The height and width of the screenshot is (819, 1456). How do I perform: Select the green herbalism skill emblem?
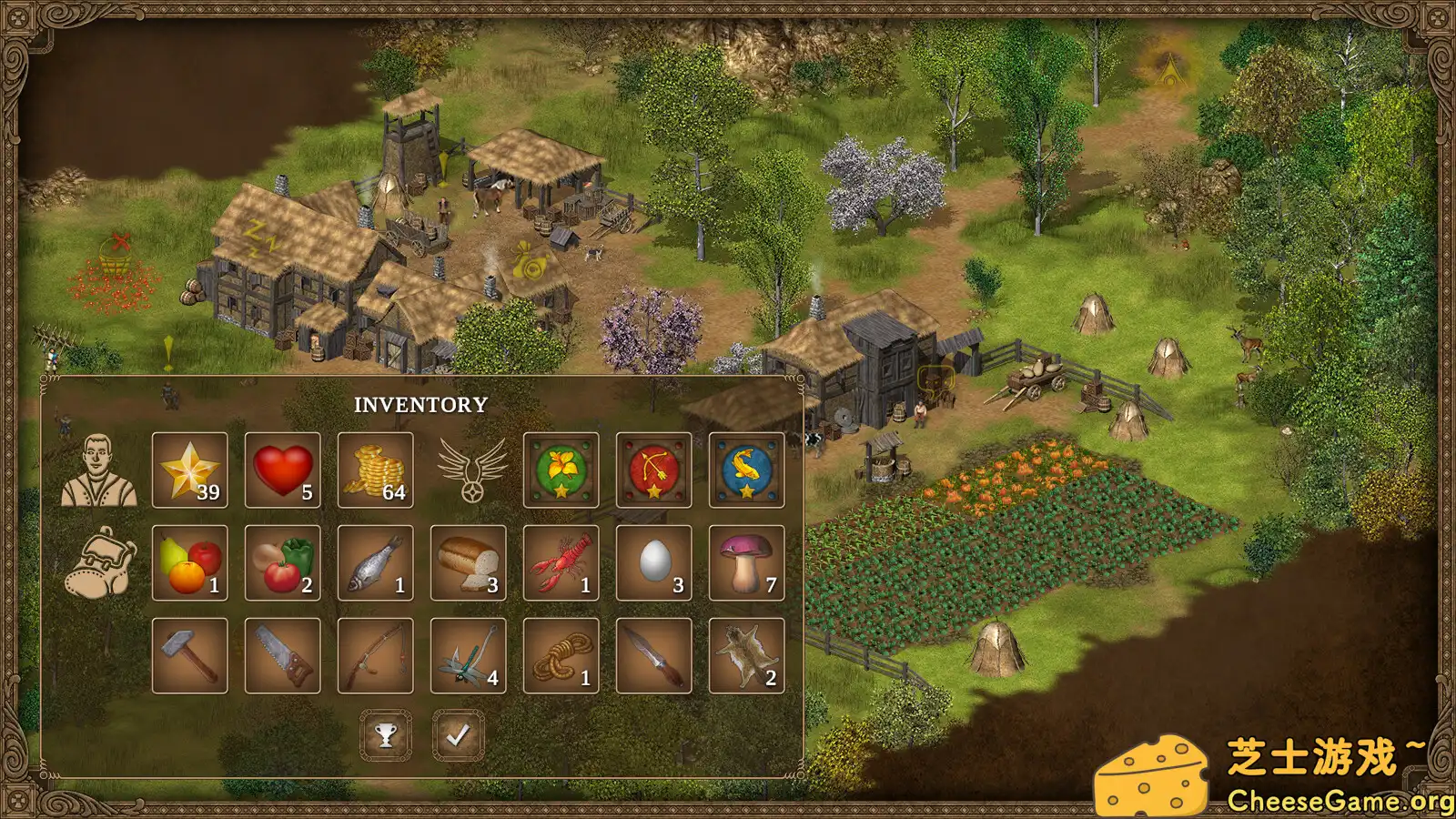click(561, 470)
